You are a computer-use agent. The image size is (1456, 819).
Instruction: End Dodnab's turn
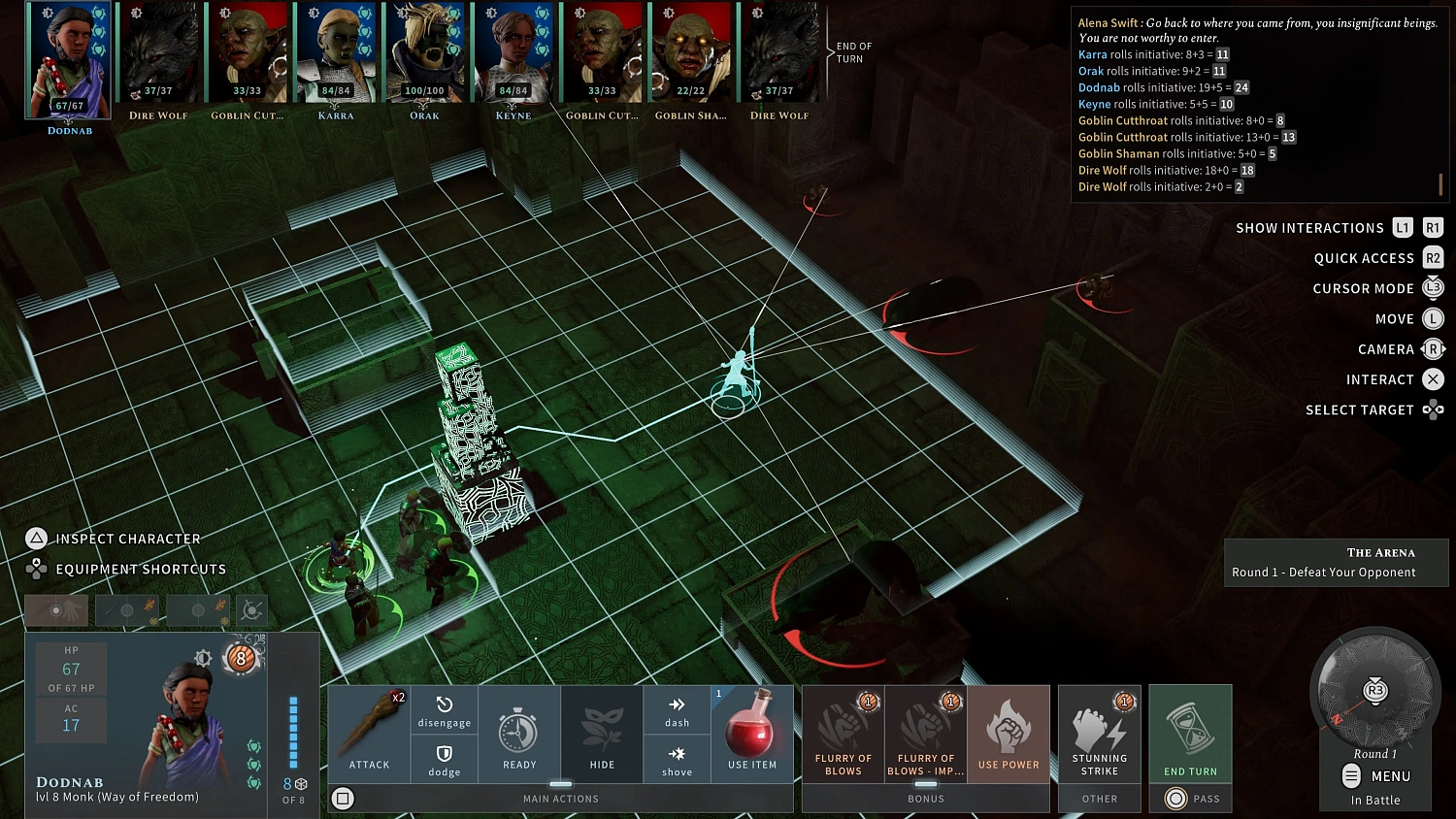tap(1190, 733)
